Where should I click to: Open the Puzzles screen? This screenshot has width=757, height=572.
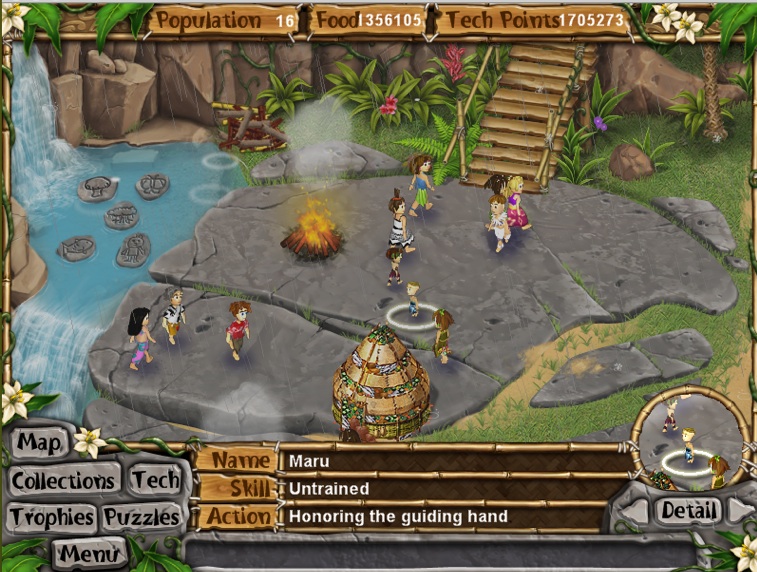point(143,517)
